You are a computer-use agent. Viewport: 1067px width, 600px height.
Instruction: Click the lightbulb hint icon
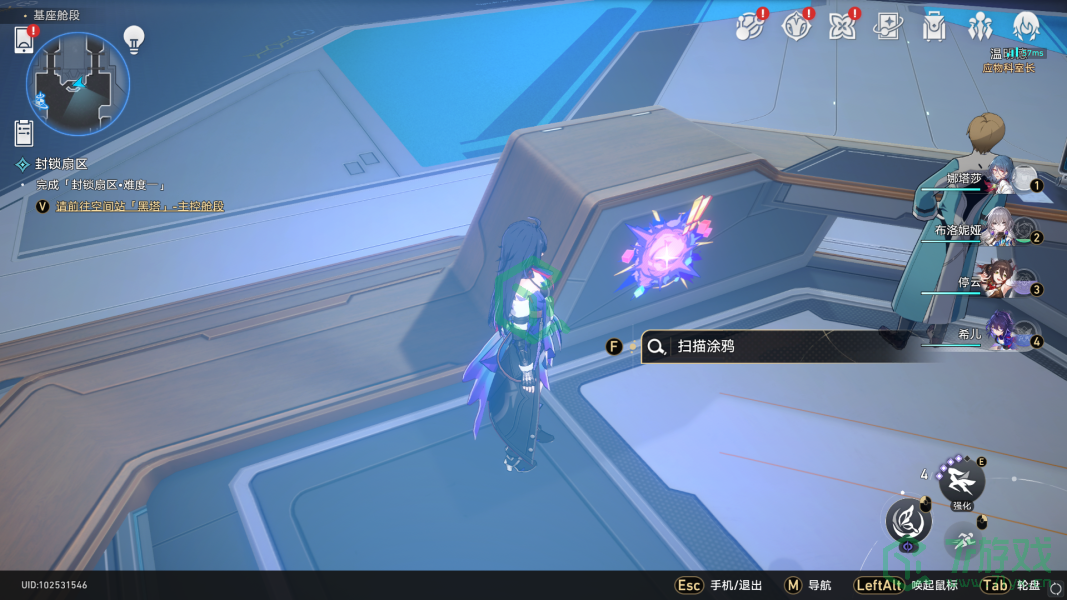click(134, 39)
